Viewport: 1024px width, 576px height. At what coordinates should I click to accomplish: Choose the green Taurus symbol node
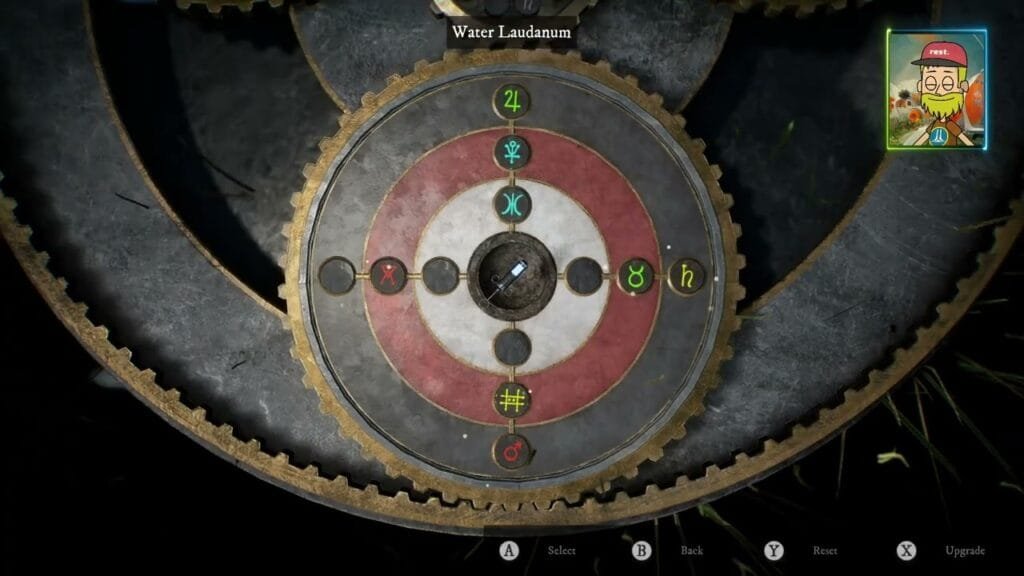pyautogui.click(x=635, y=275)
